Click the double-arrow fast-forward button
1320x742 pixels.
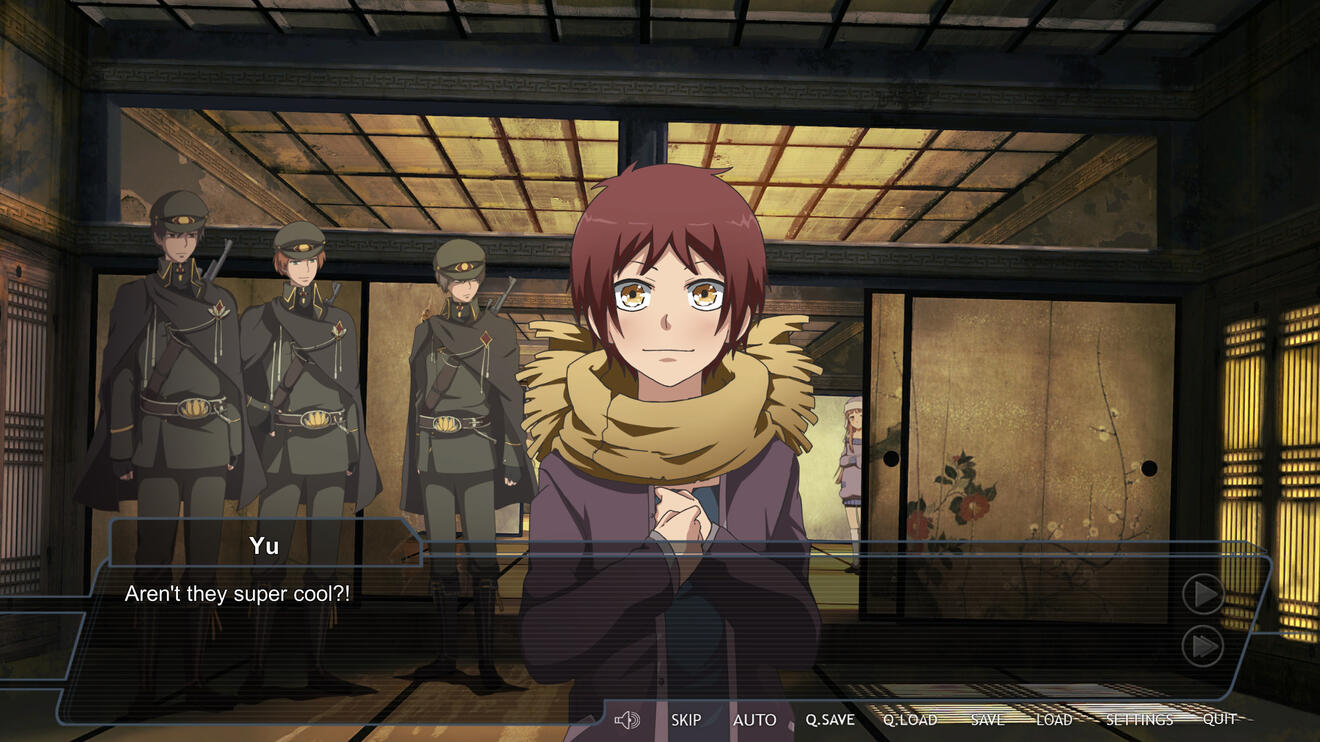coord(1203,647)
